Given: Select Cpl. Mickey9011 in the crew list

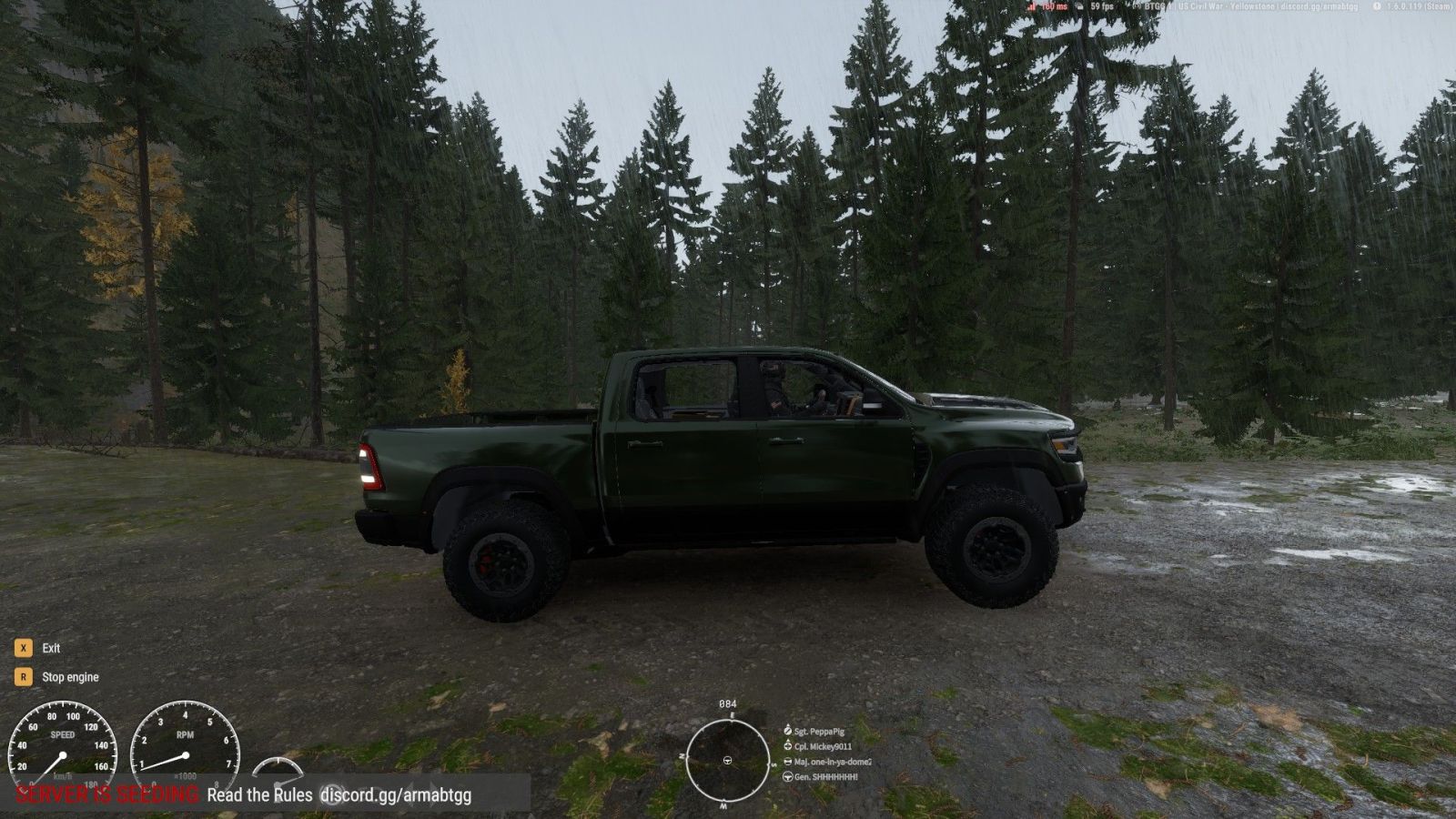Looking at the screenshot, I should coord(823,747).
